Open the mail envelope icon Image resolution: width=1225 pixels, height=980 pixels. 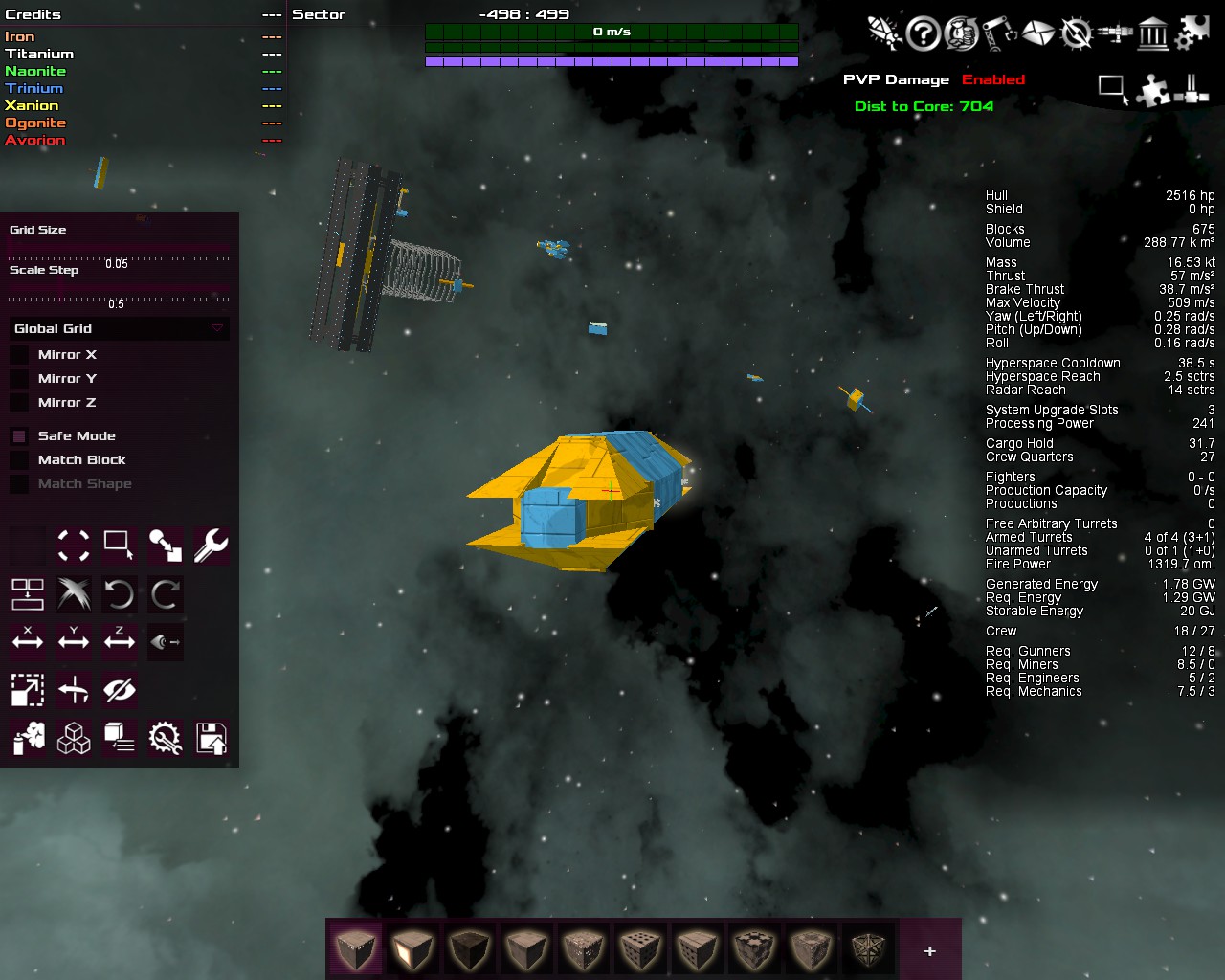1037,34
